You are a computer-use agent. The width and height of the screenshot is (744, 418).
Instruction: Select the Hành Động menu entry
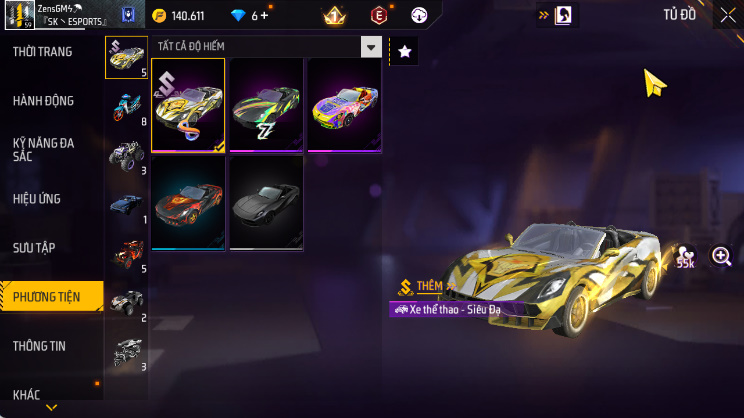44,101
